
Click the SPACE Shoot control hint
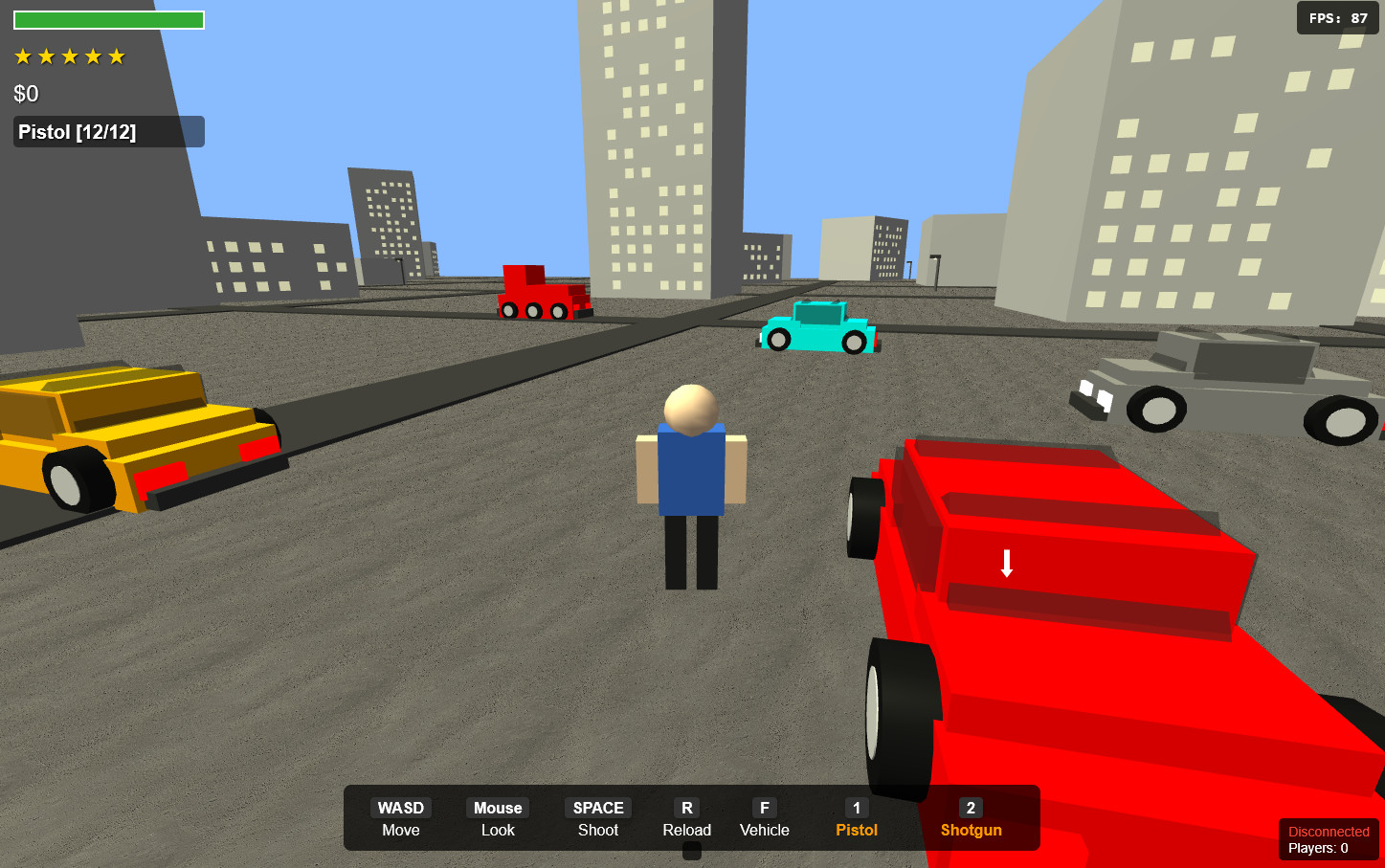(596, 818)
